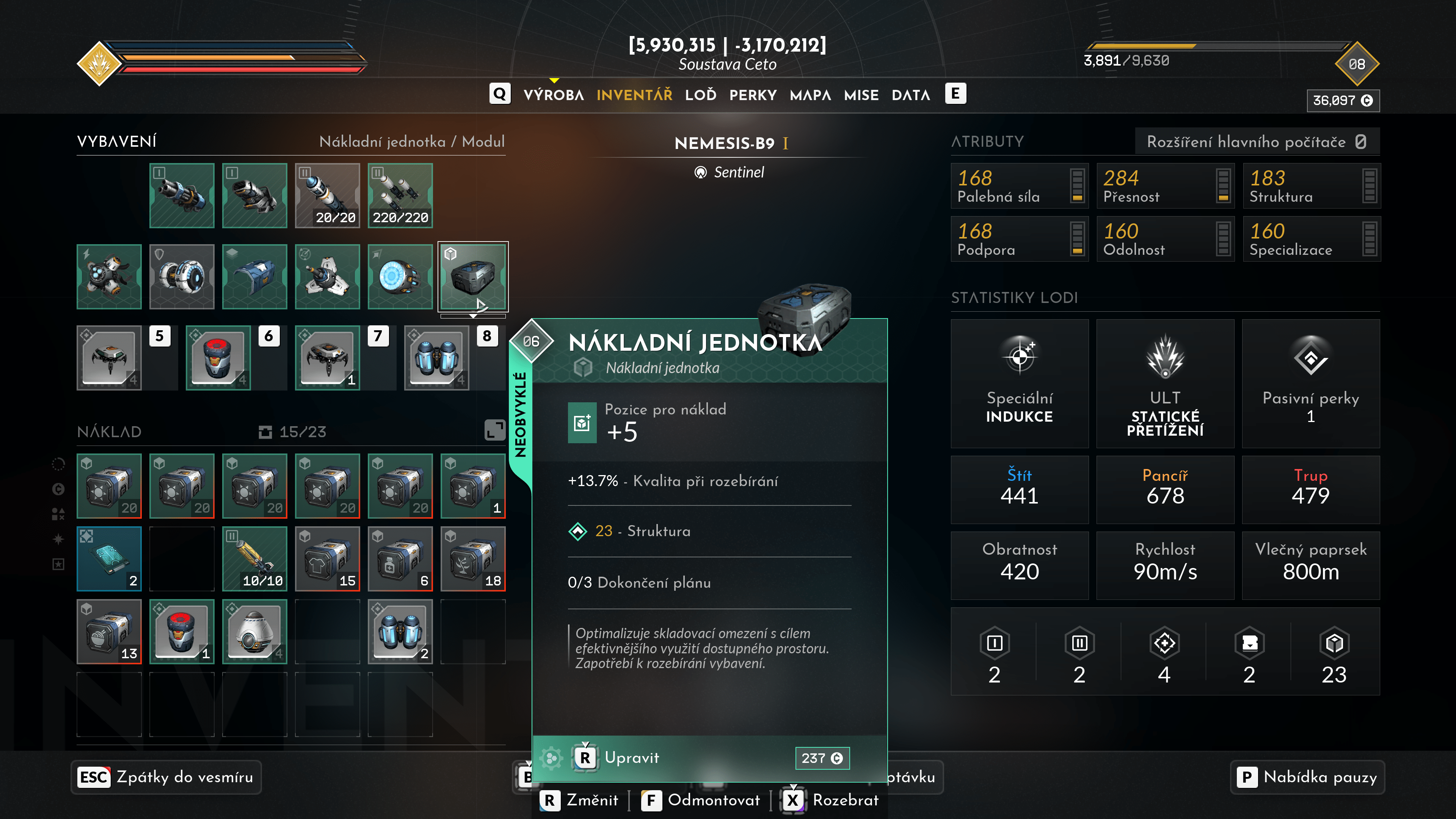
Task: Show the MAPA tab
Action: pyautogui.click(x=810, y=95)
